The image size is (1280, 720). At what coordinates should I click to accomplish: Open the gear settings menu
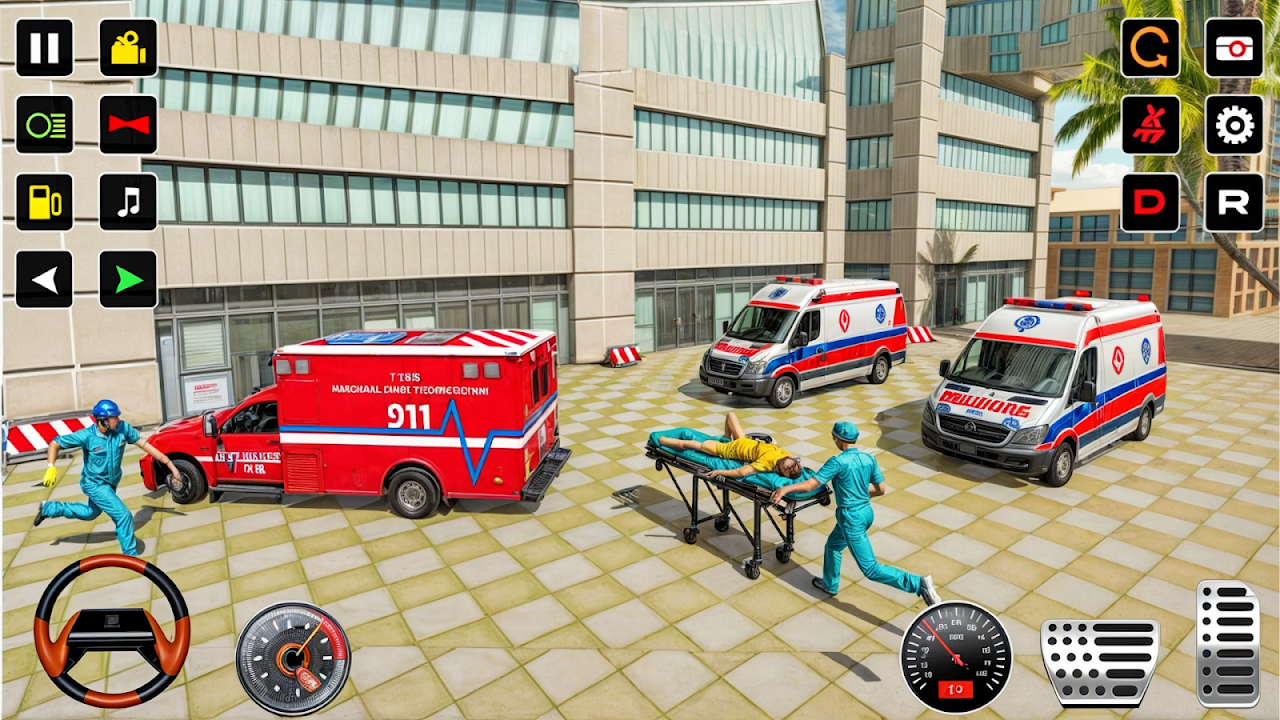[1234, 124]
